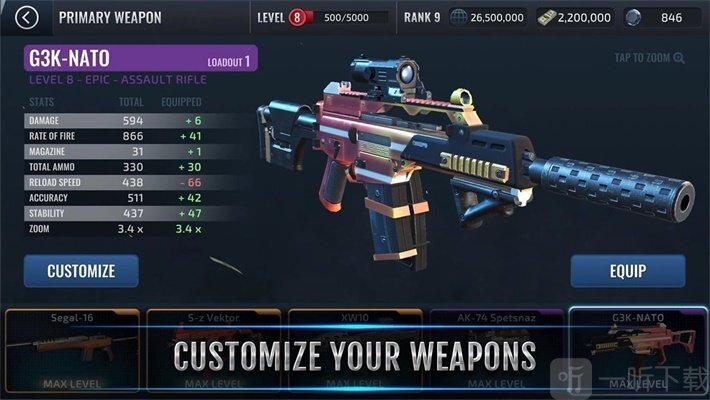Select the AK-74 Spetsnaz weapon card

tap(495, 350)
